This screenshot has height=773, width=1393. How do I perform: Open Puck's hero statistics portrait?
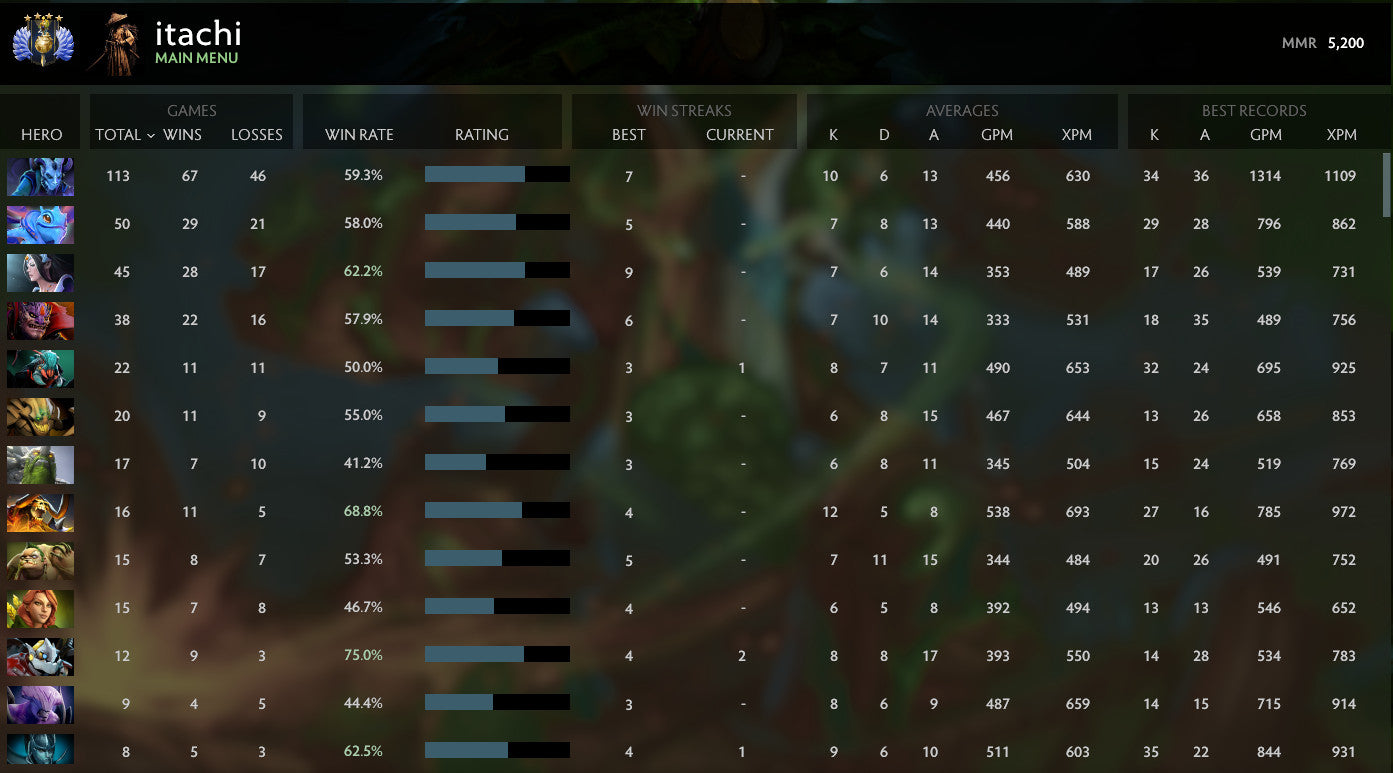click(40, 225)
